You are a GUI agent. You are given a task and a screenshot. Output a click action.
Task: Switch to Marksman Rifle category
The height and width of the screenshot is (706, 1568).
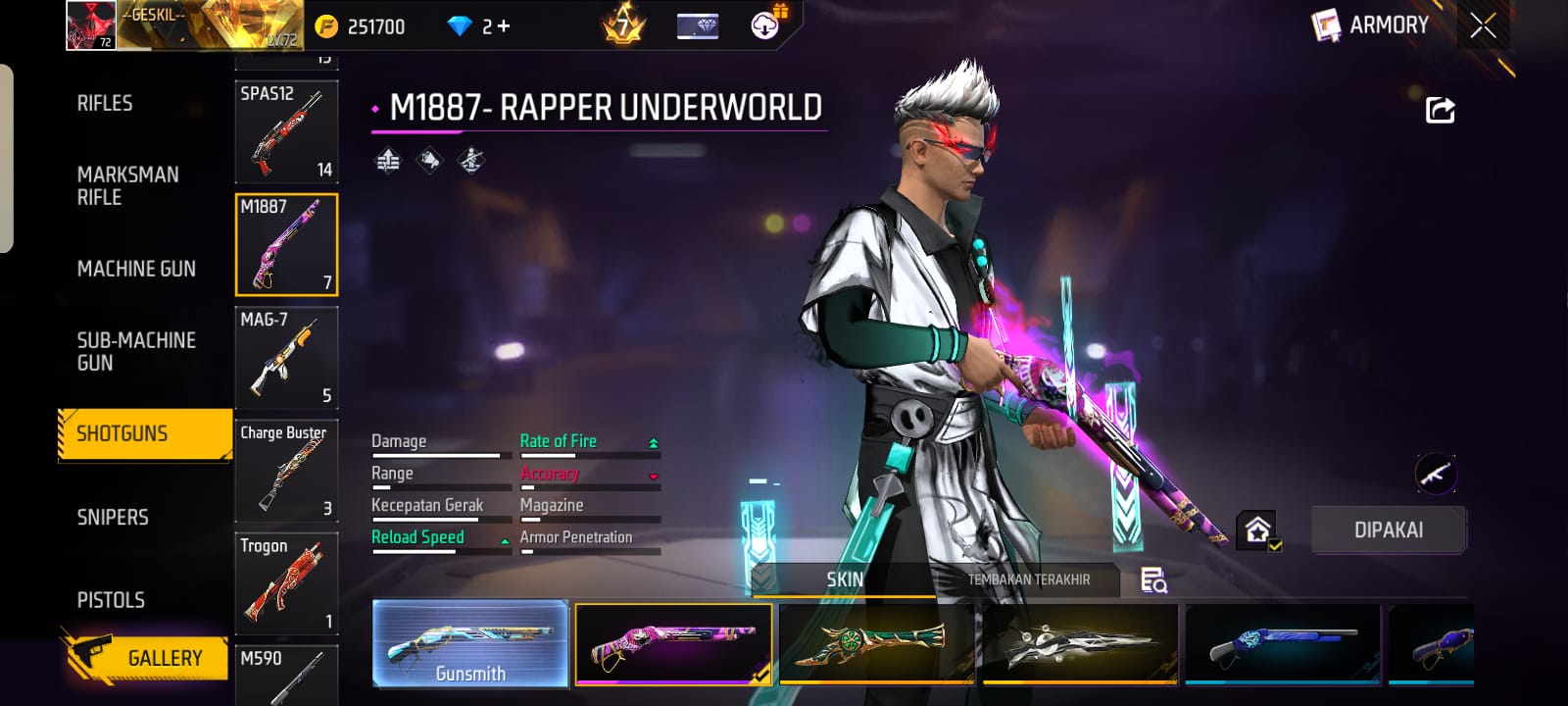tap(127, 185)
